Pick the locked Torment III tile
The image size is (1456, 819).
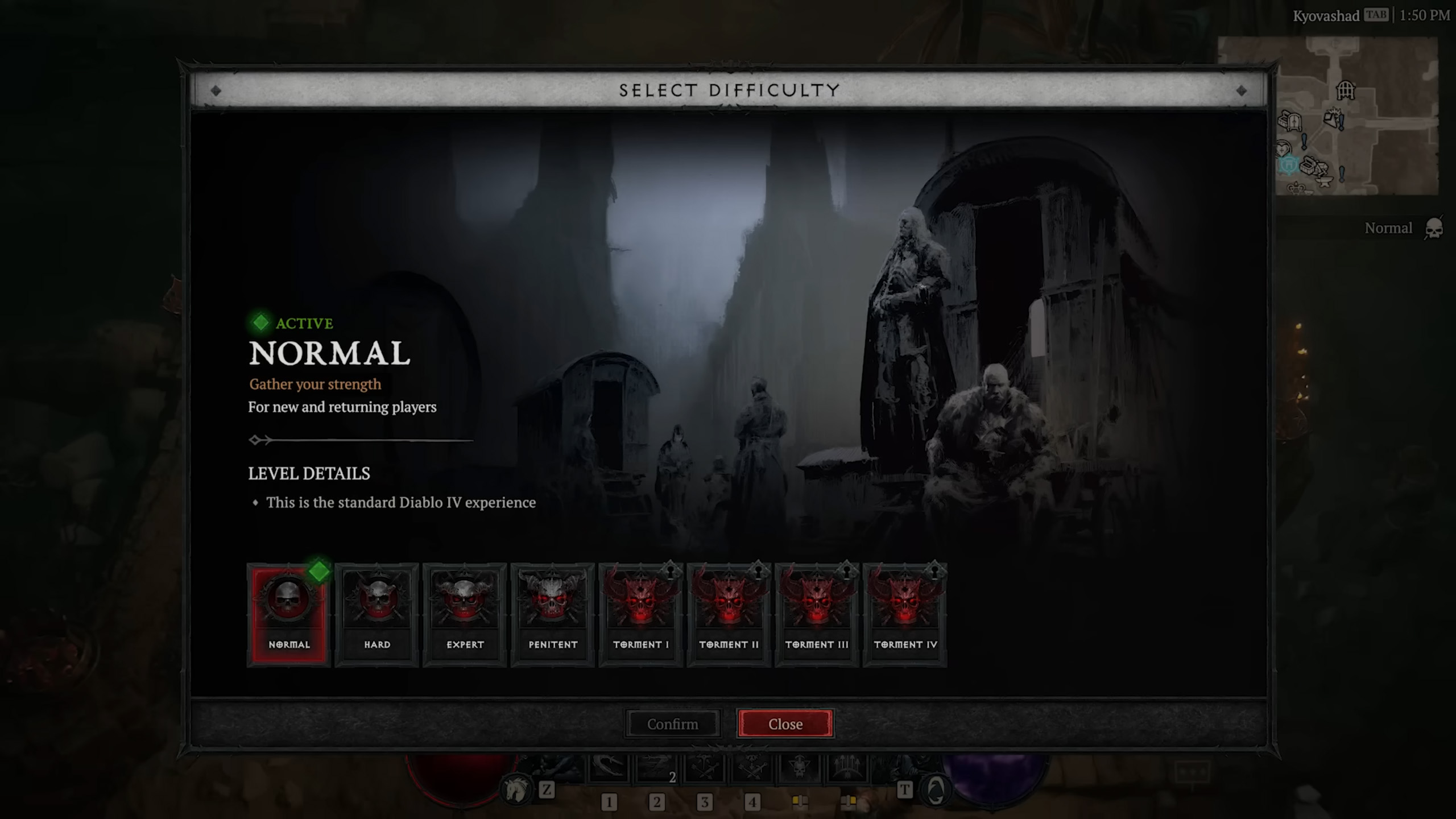(x=817, y=614)
